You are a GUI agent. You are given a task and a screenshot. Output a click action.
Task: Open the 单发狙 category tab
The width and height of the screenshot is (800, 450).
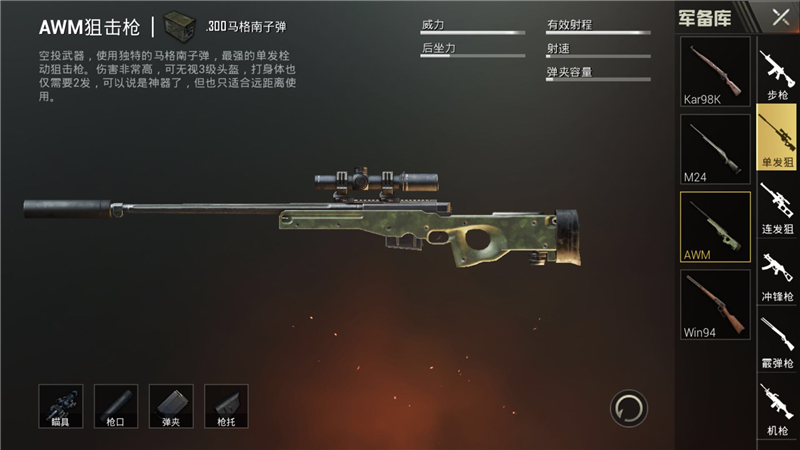pyautogui.click(x=777, y=137)
